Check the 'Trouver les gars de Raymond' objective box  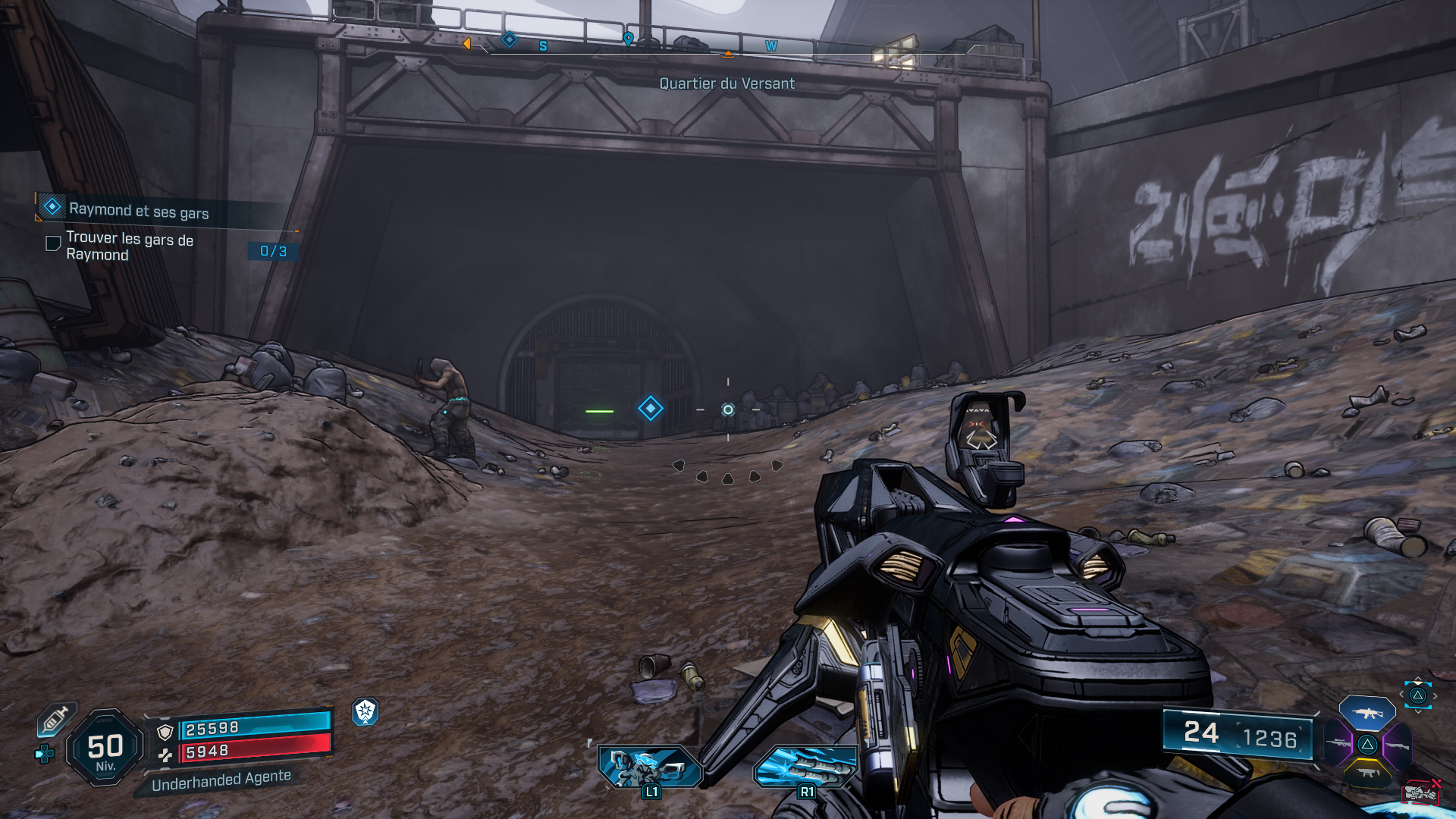52,243
